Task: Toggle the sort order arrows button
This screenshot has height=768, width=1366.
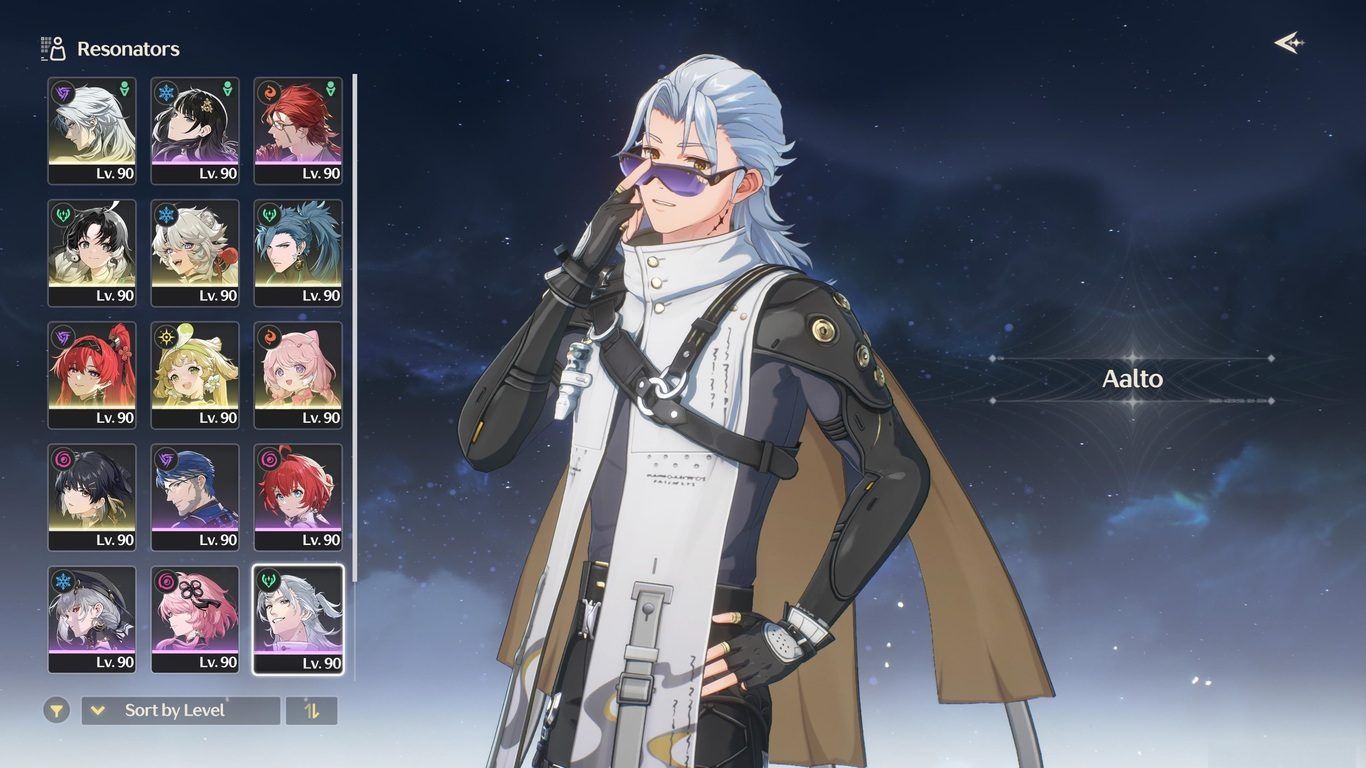Action: (x=312, y=711)
